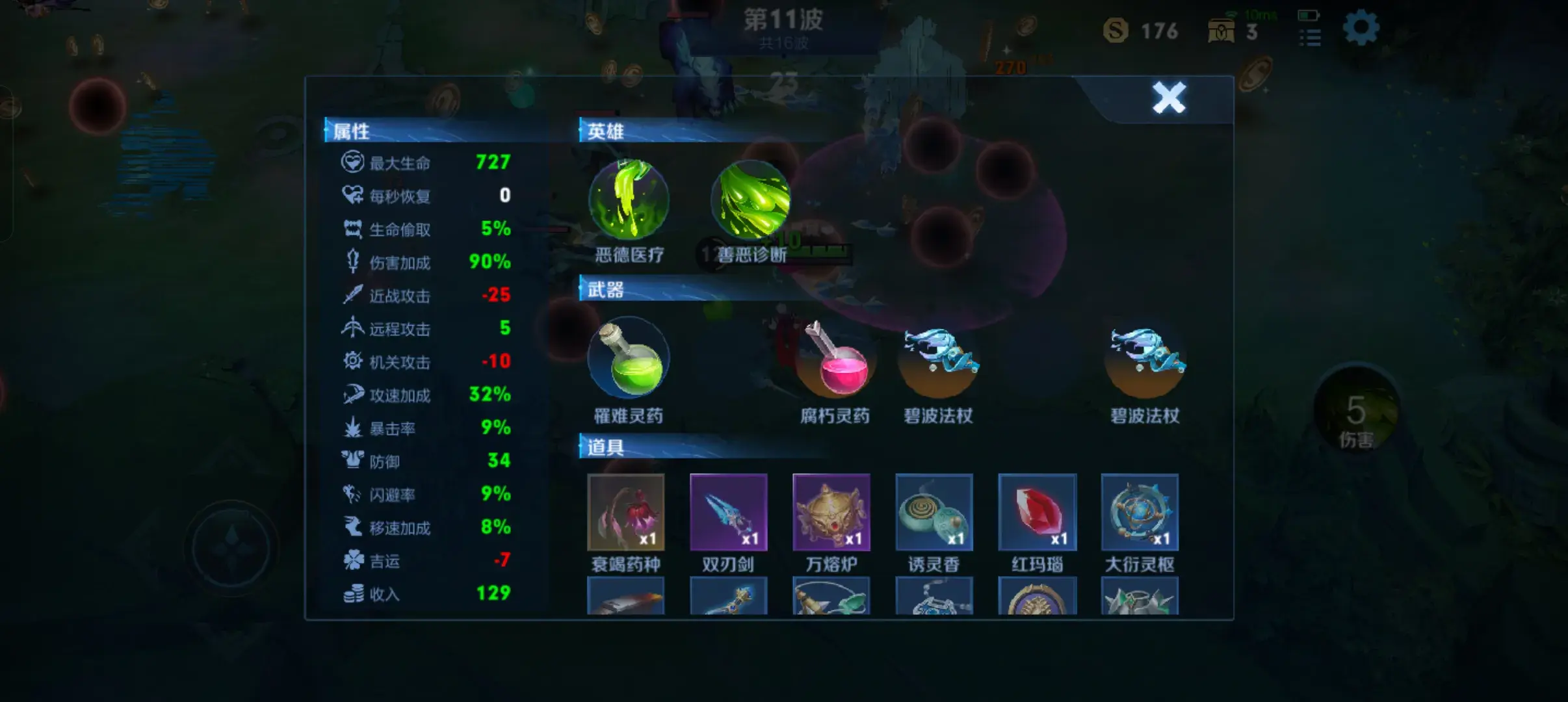The height and width of the screenshot is (702, 1568).
Task: Inspect the 罹难灵药 green potion weapon
Action: point(628,357)
